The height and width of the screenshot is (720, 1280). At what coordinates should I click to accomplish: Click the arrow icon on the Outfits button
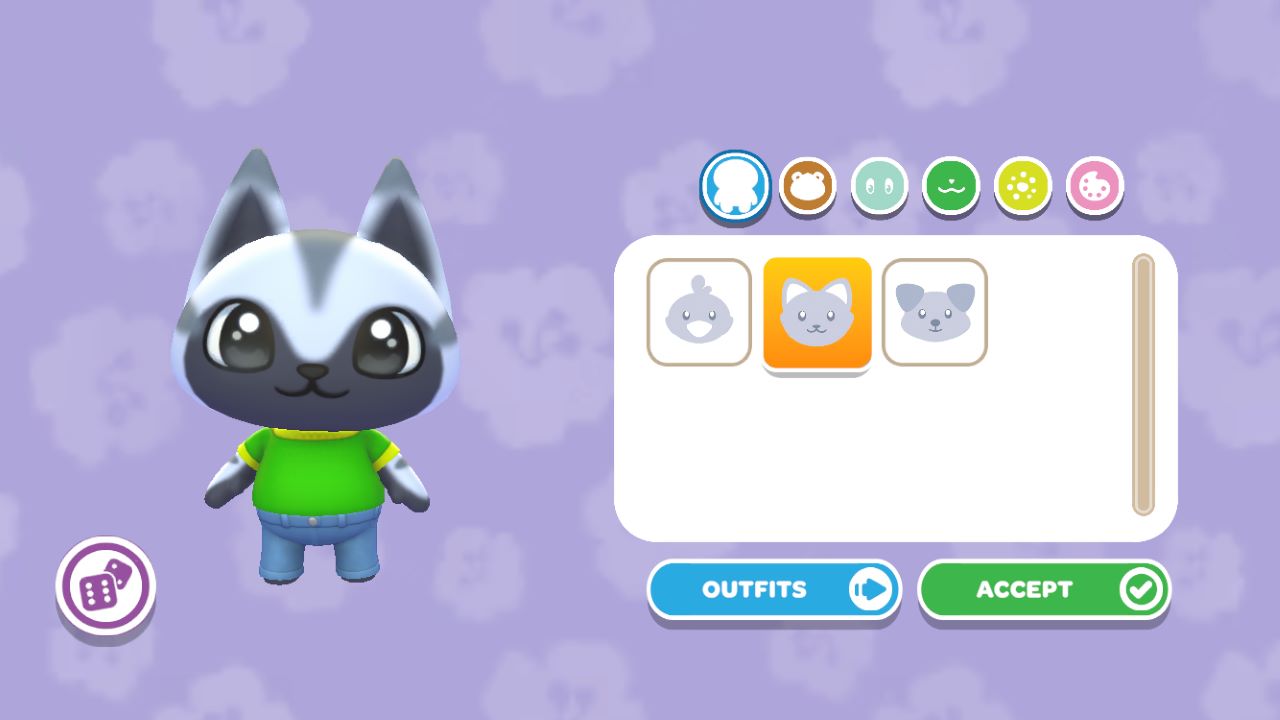pos(874,589)
